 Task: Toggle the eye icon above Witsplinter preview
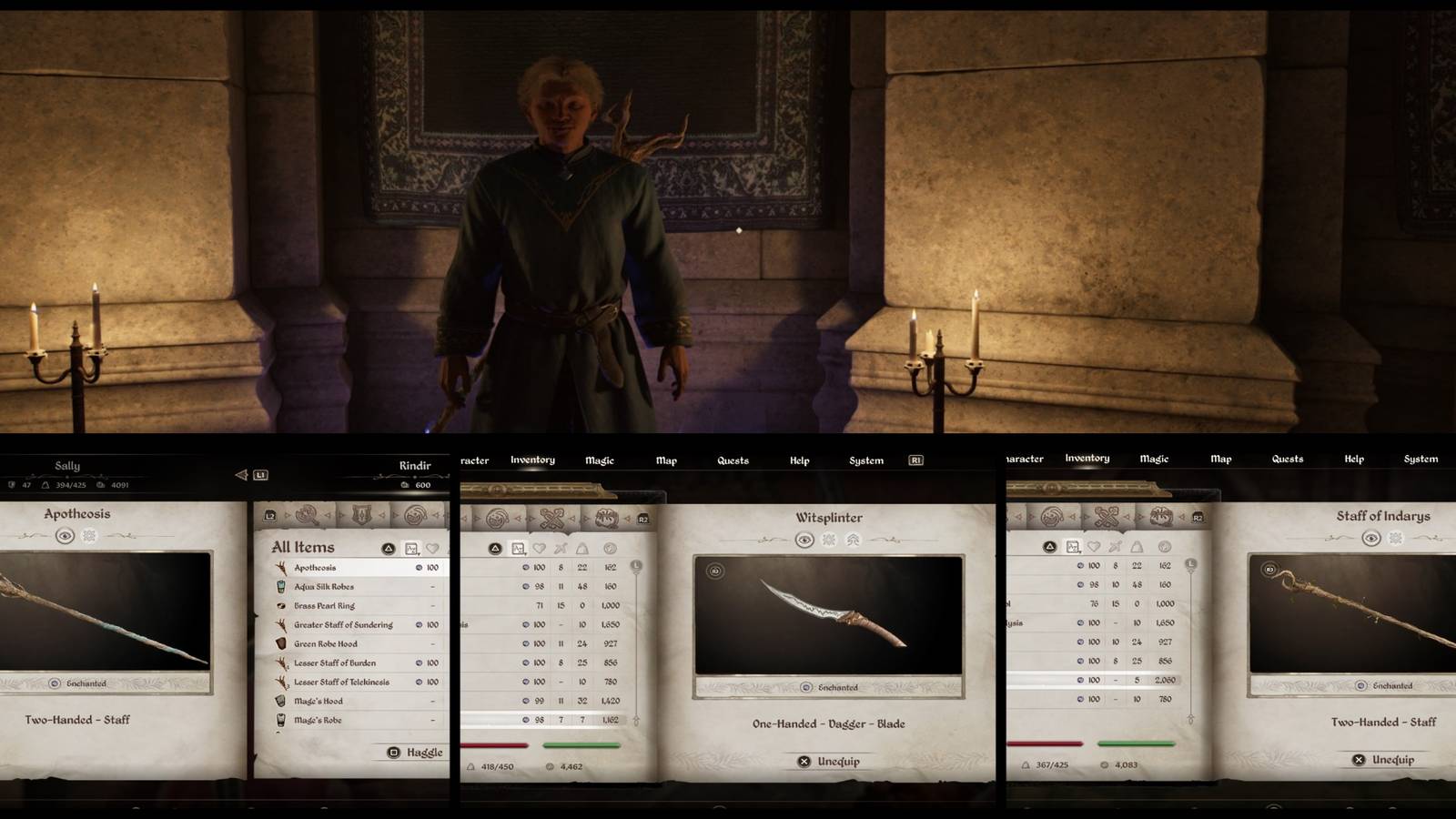(x=804, y=540)
